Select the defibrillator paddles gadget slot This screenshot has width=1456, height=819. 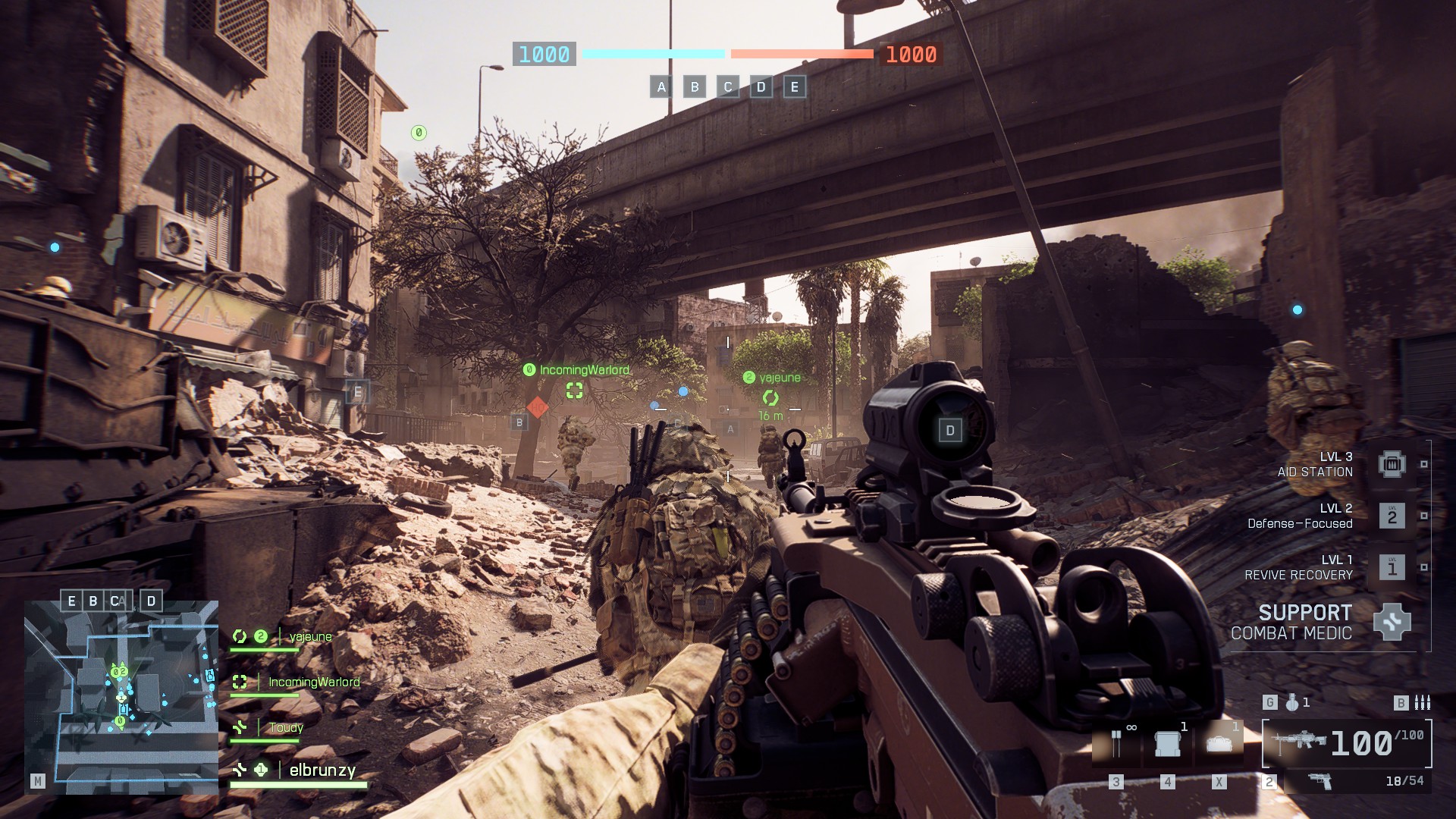1116,744
